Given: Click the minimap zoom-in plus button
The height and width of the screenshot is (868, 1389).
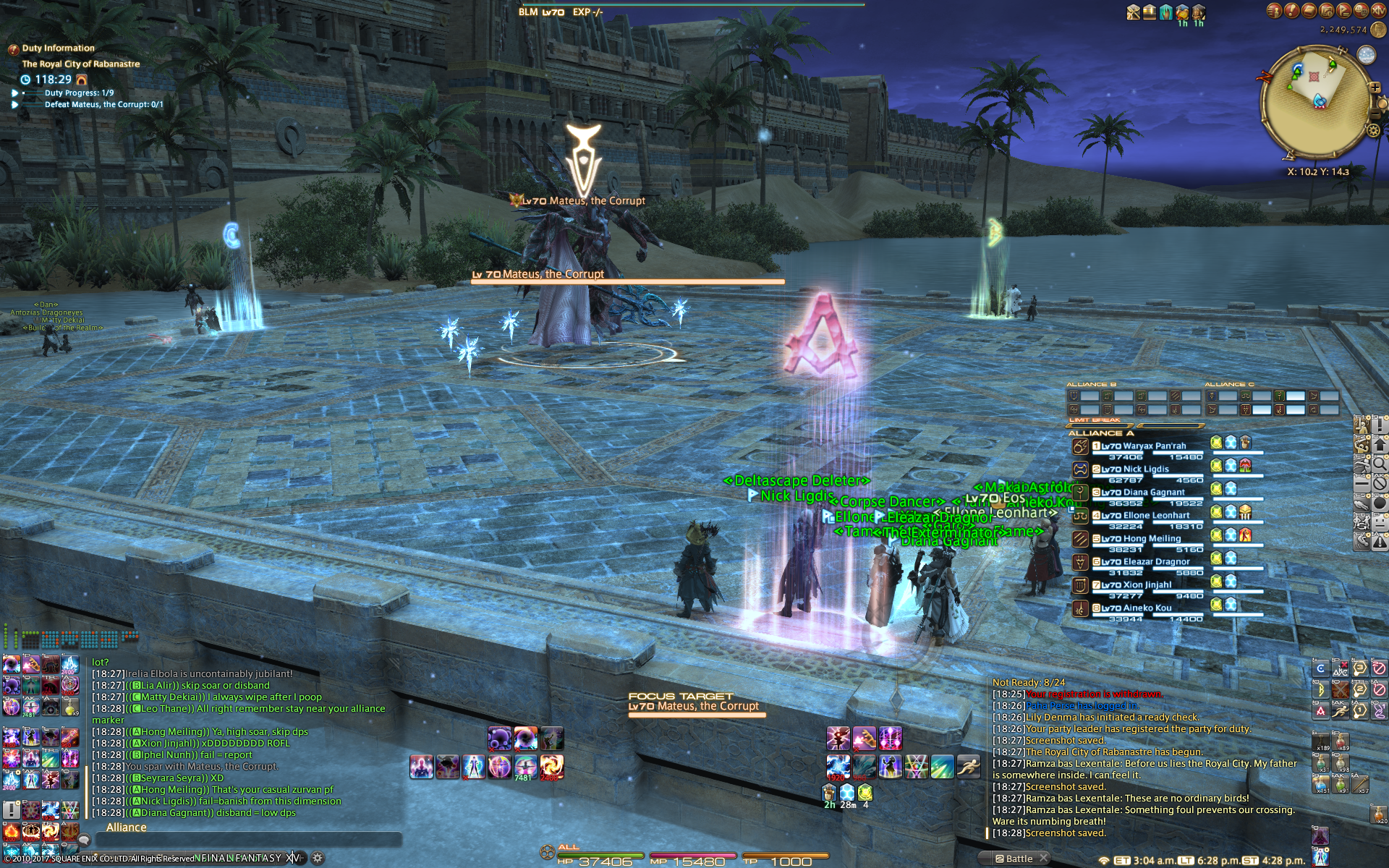Looking at the screenshot, I should 1375,88.
